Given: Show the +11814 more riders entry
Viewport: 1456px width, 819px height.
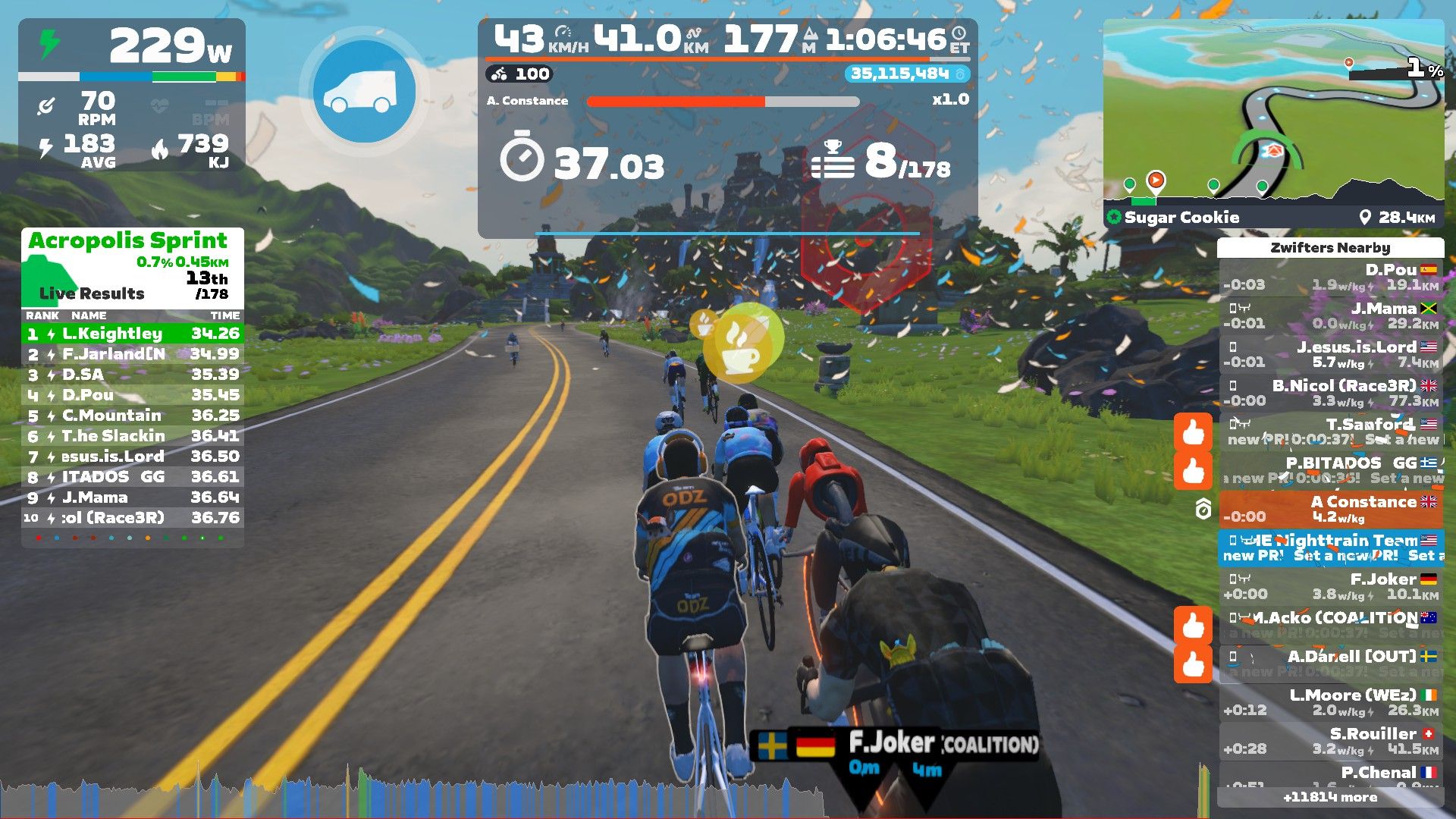Looking at the screenshot, I should [x=1330, y=797].
